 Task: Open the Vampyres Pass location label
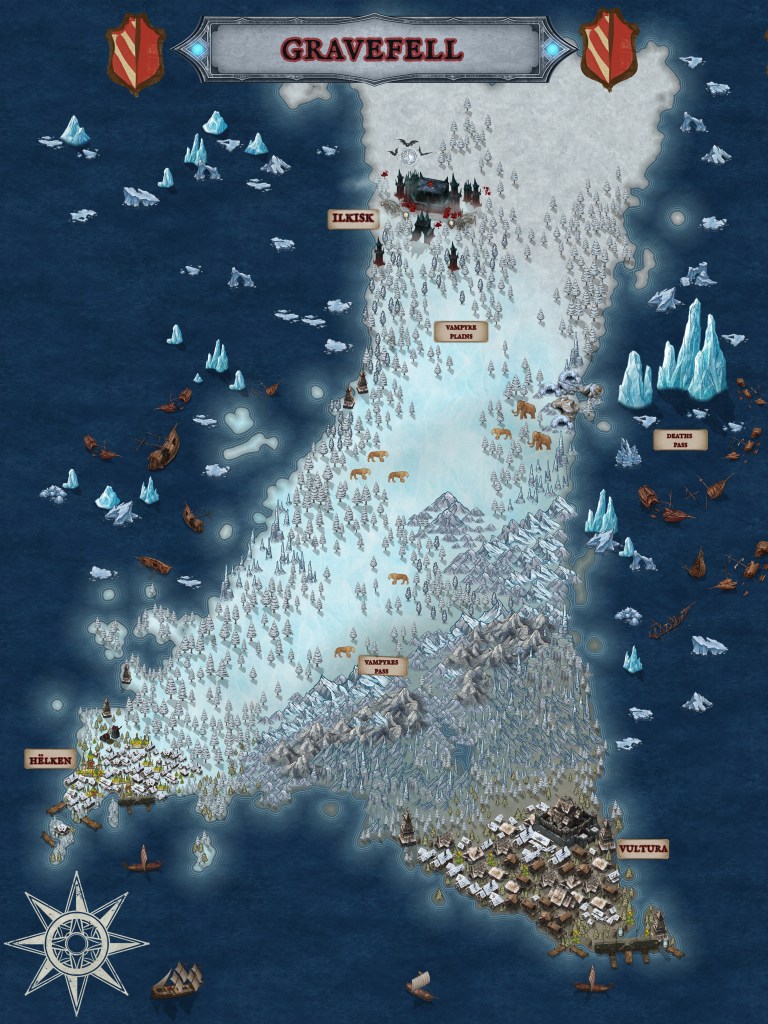click(x=383, y=665)
